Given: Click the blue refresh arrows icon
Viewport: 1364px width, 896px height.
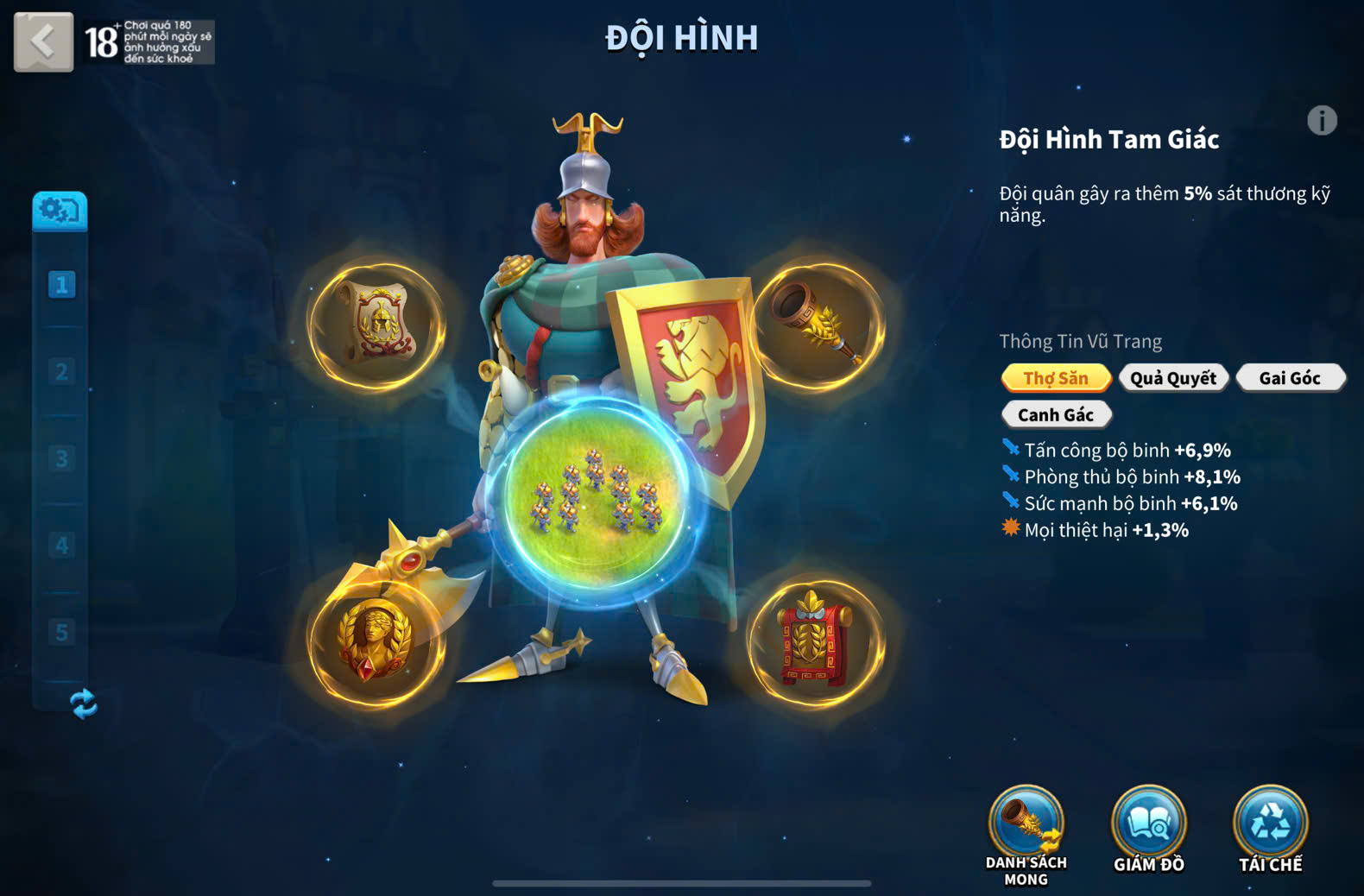Looking at the screenshot, I should click(x=84, y=704).
